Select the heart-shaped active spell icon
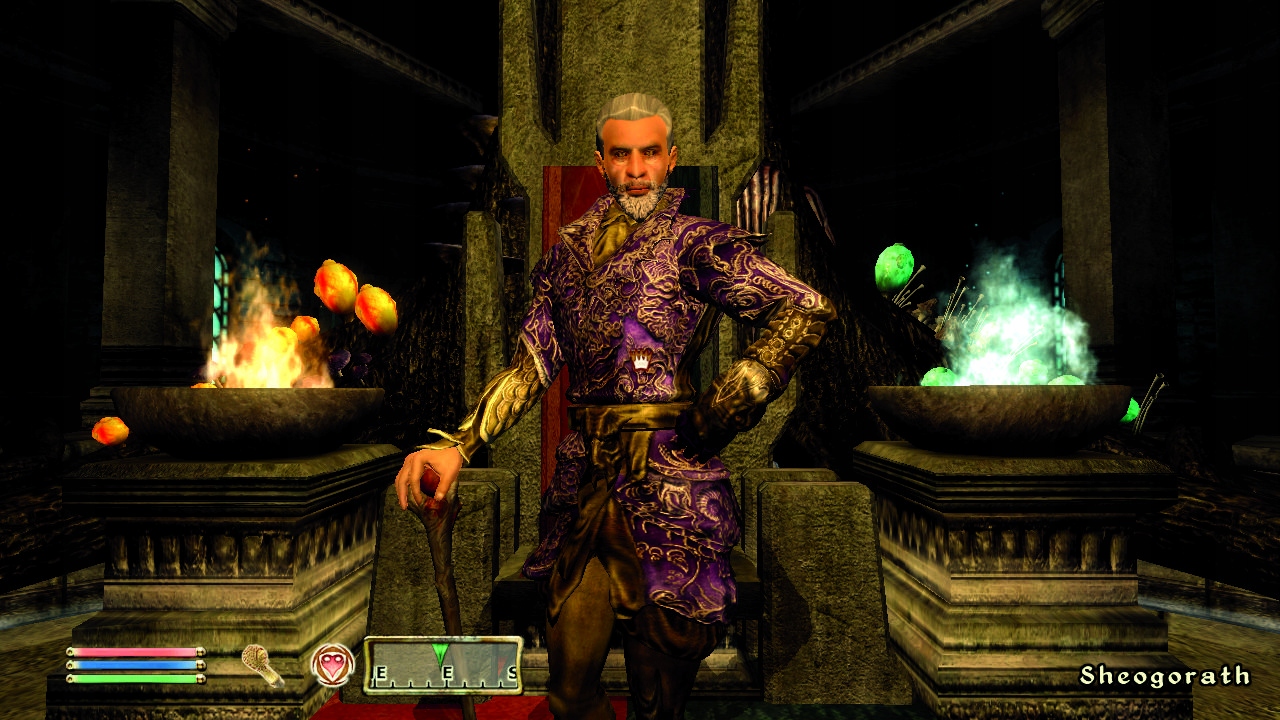Screen dimensions: 1280x720 click(332, 665)
